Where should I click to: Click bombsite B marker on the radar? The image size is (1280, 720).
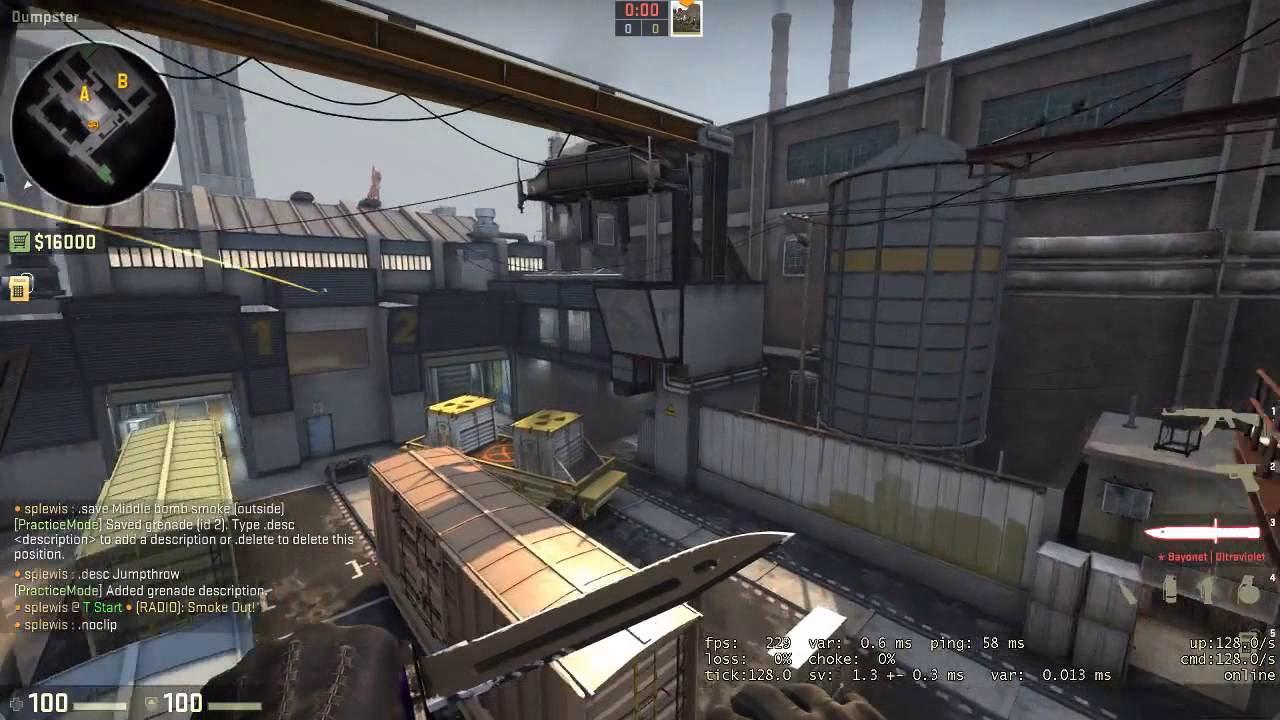tap(122, 82)
